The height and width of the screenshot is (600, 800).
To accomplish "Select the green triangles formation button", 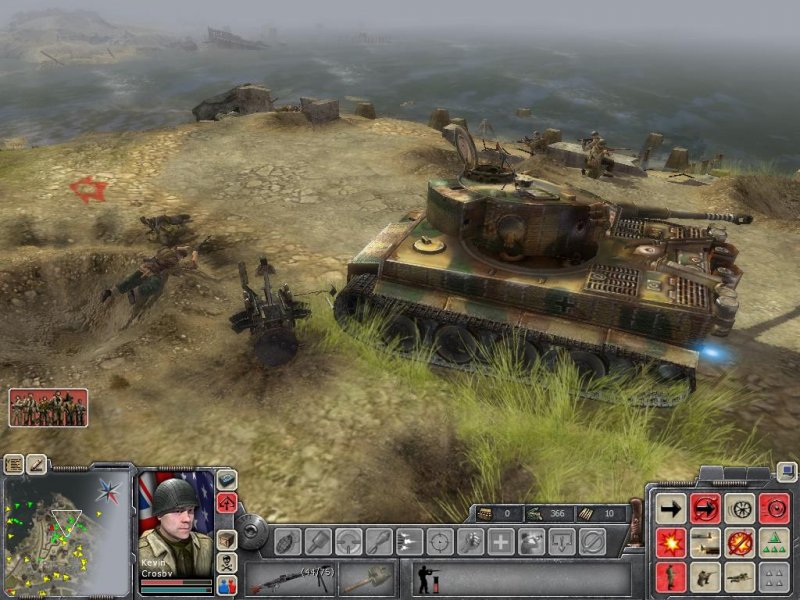I will coord(774,543).
